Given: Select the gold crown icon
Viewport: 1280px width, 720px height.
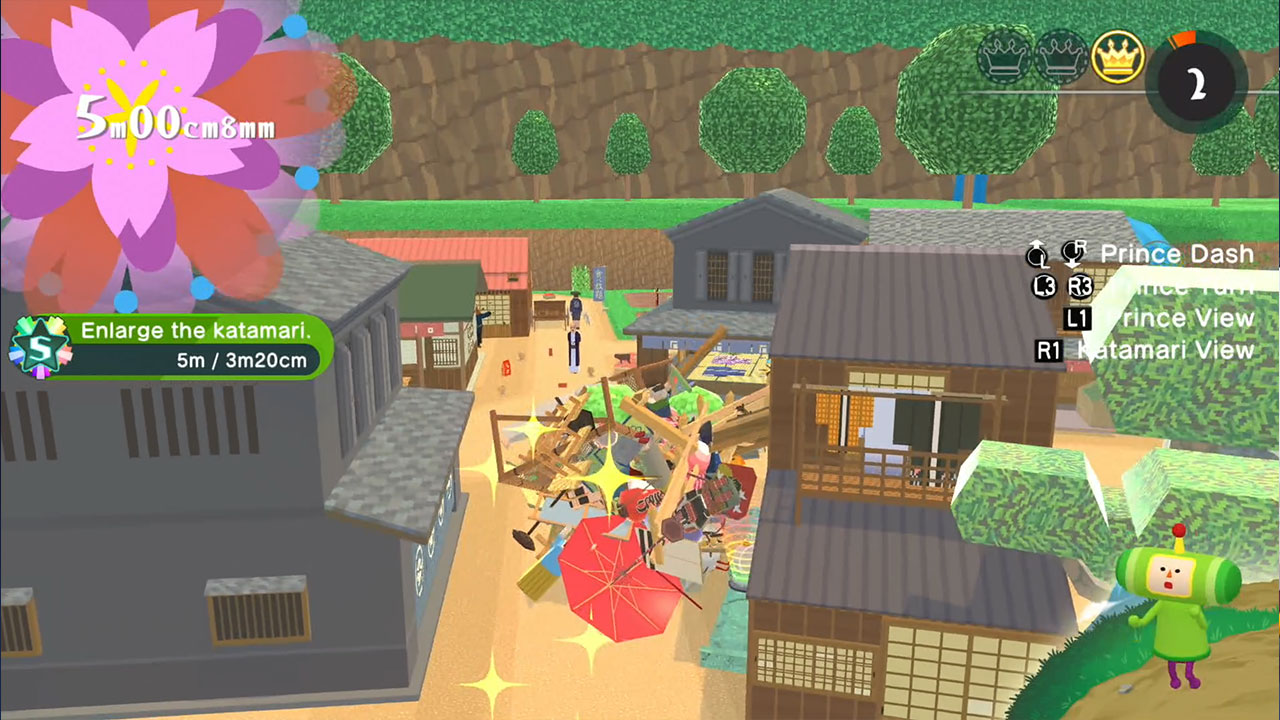Looking at the screenshot, I should click(1118, 57).
